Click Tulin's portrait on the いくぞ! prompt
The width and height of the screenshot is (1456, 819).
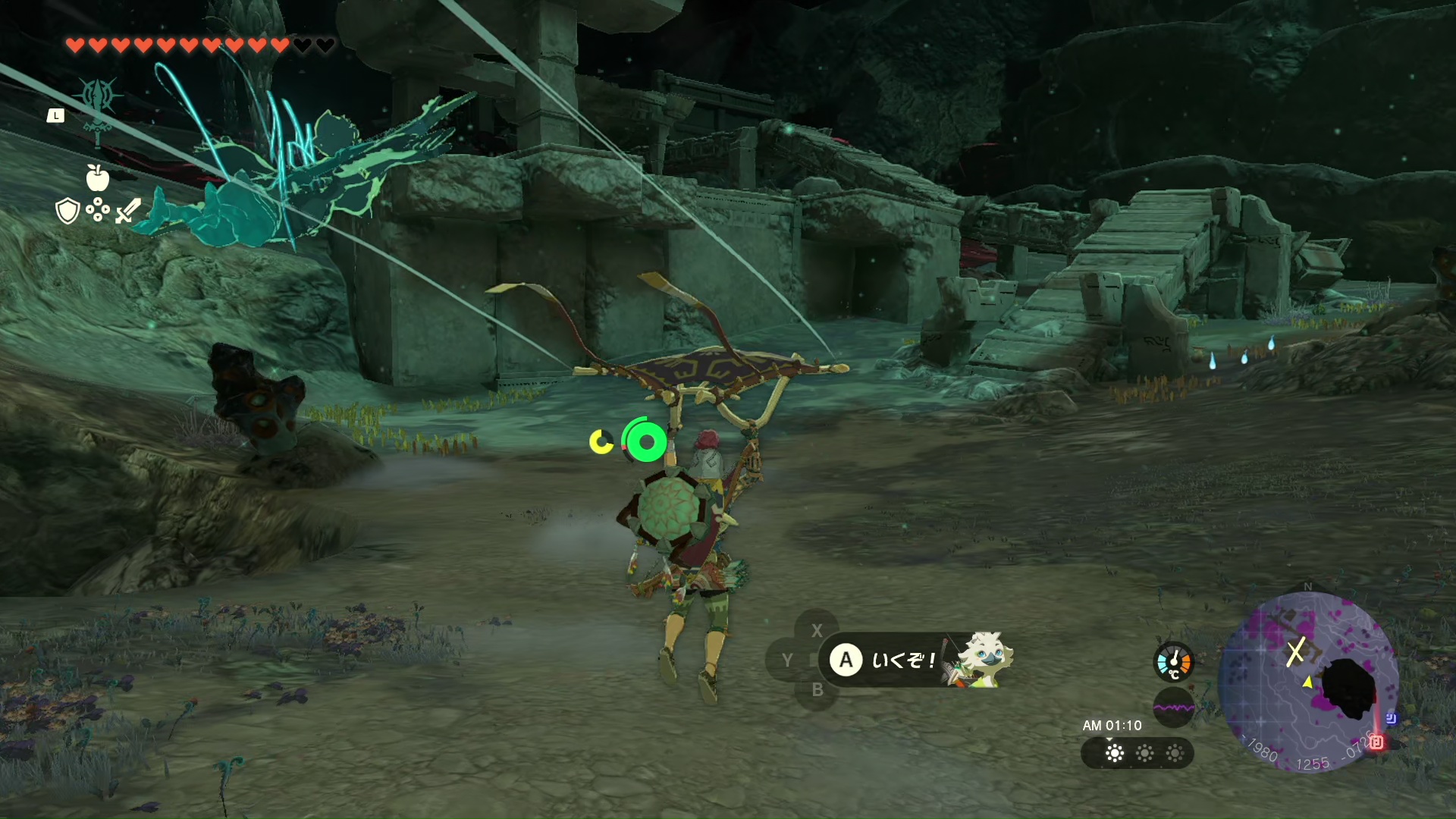981,658
